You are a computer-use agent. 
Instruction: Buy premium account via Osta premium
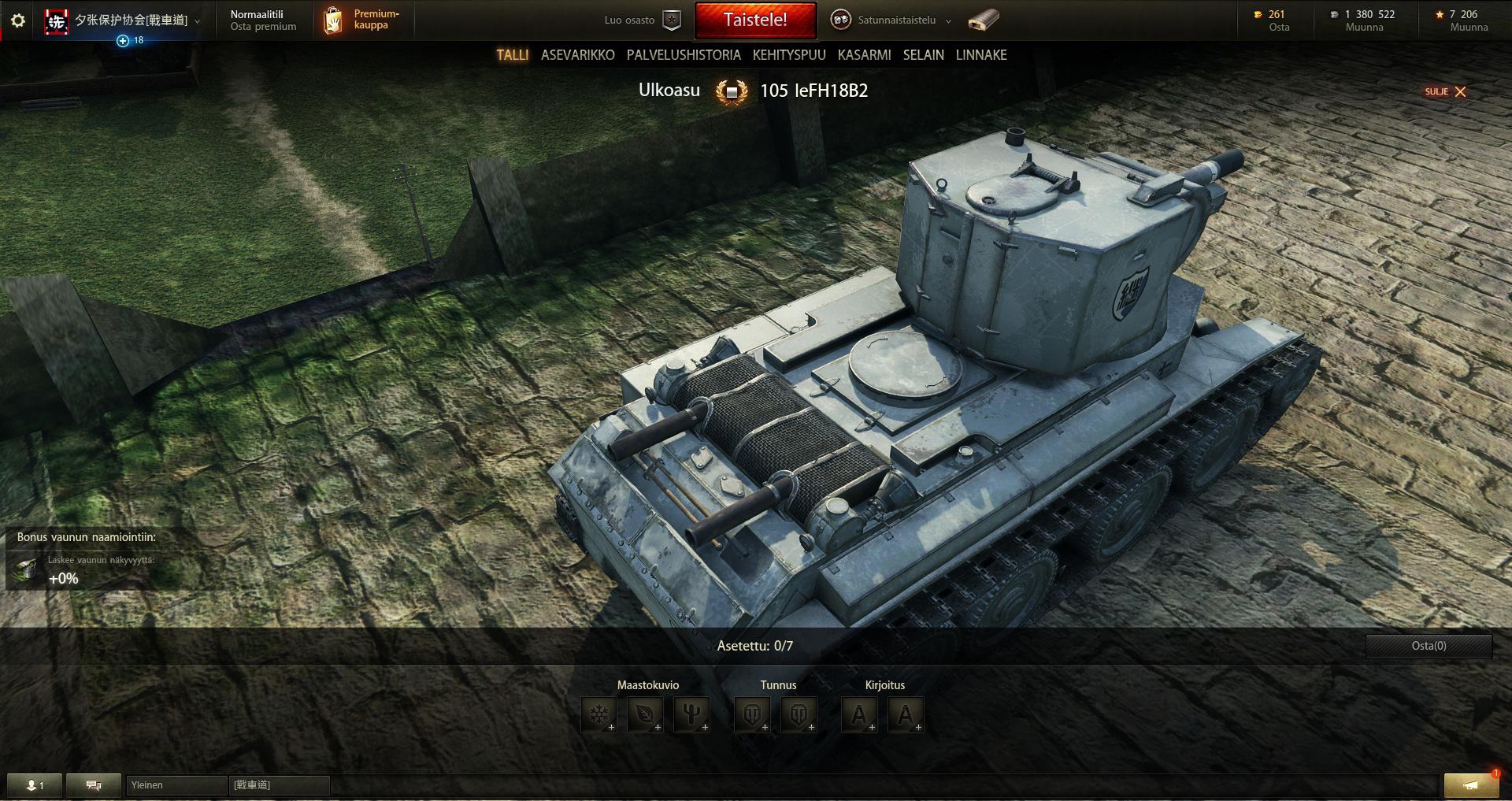coord(263,27)
